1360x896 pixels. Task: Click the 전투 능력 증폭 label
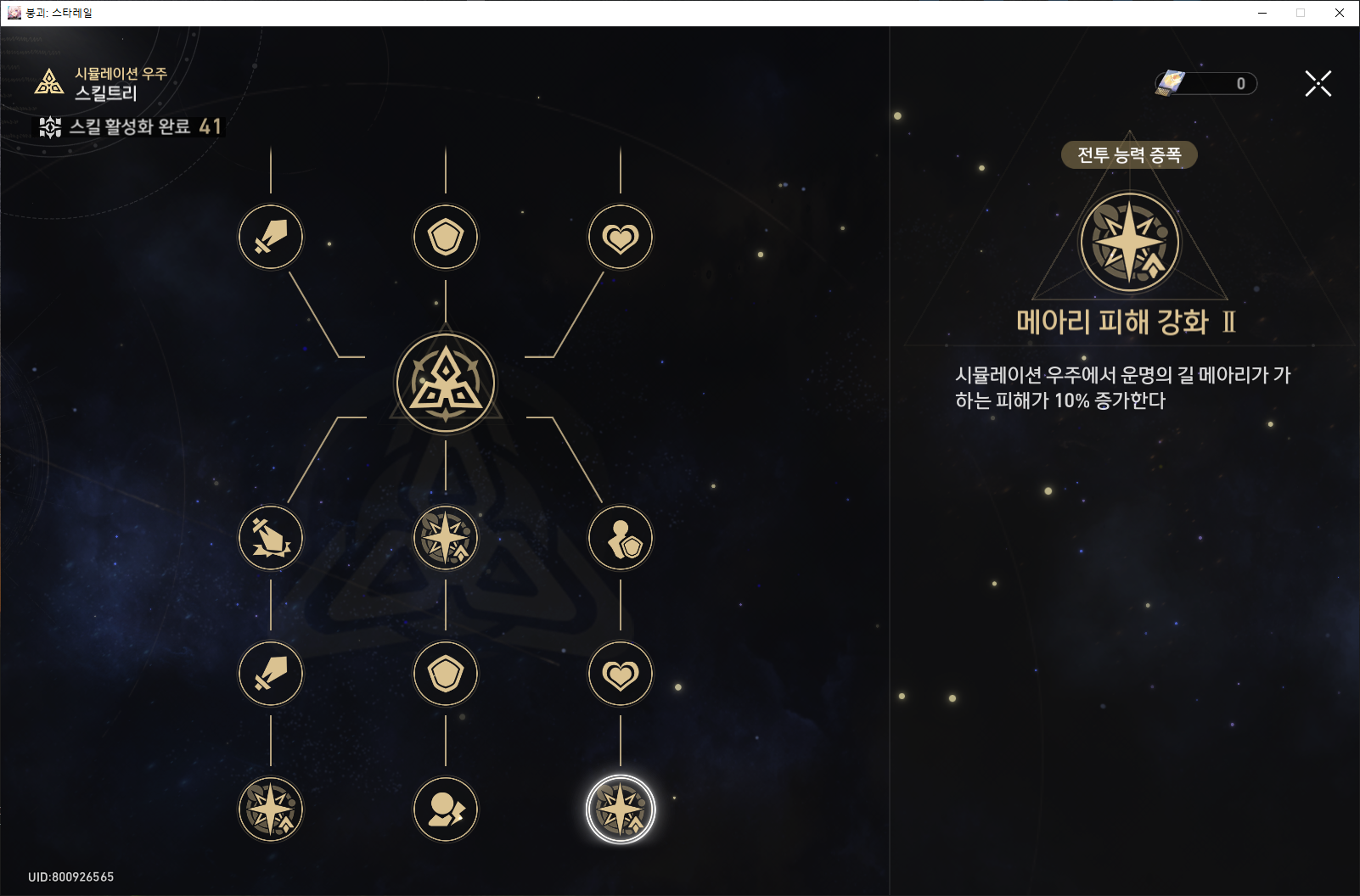[x=1128, y=155]
